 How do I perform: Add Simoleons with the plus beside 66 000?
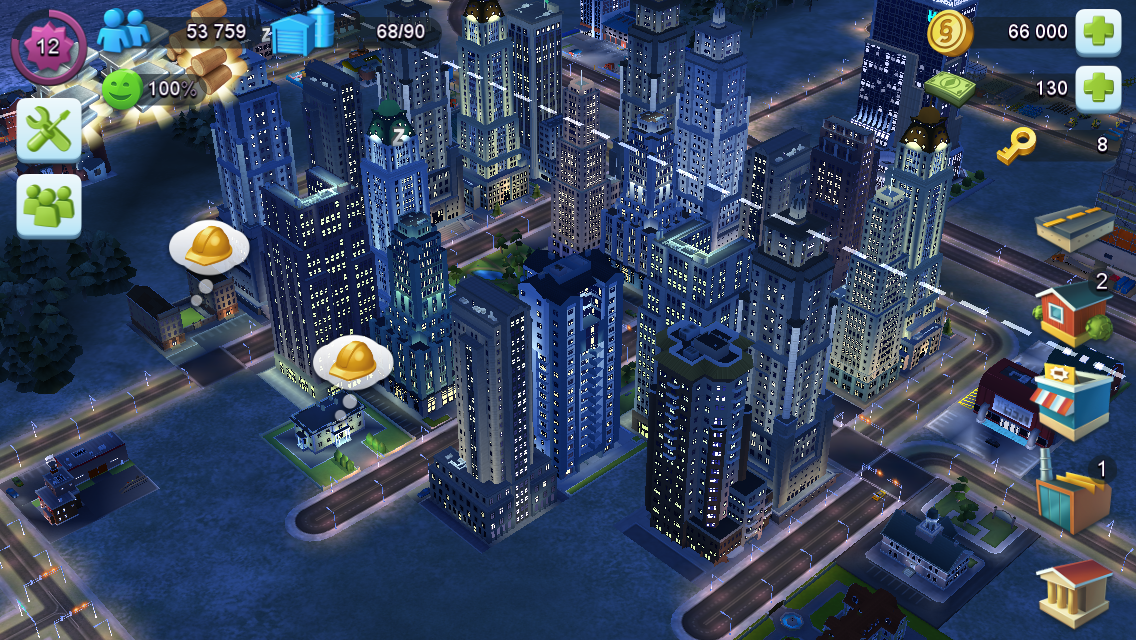click(x=1097, y=32)
